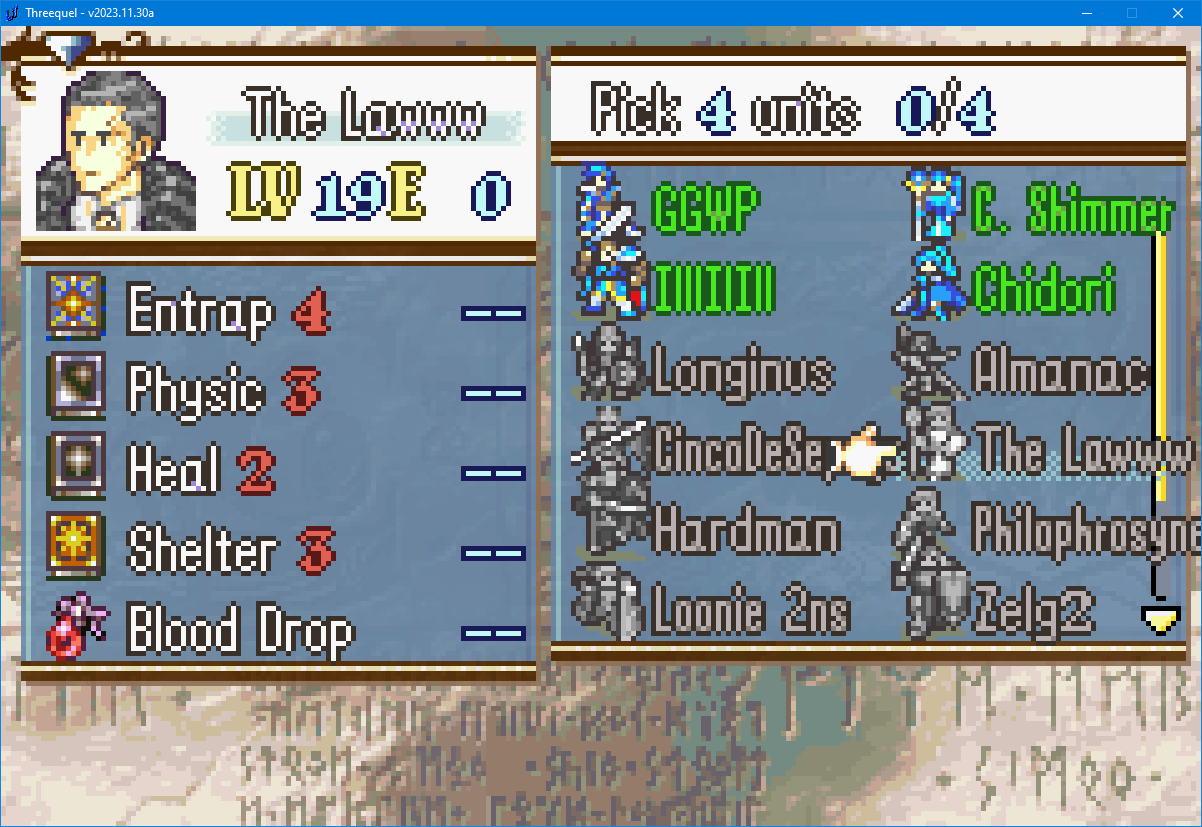Click the Blood Drop item
Image resolution: width=1202 pixels, height=827 pixels.
coord(240,632)
